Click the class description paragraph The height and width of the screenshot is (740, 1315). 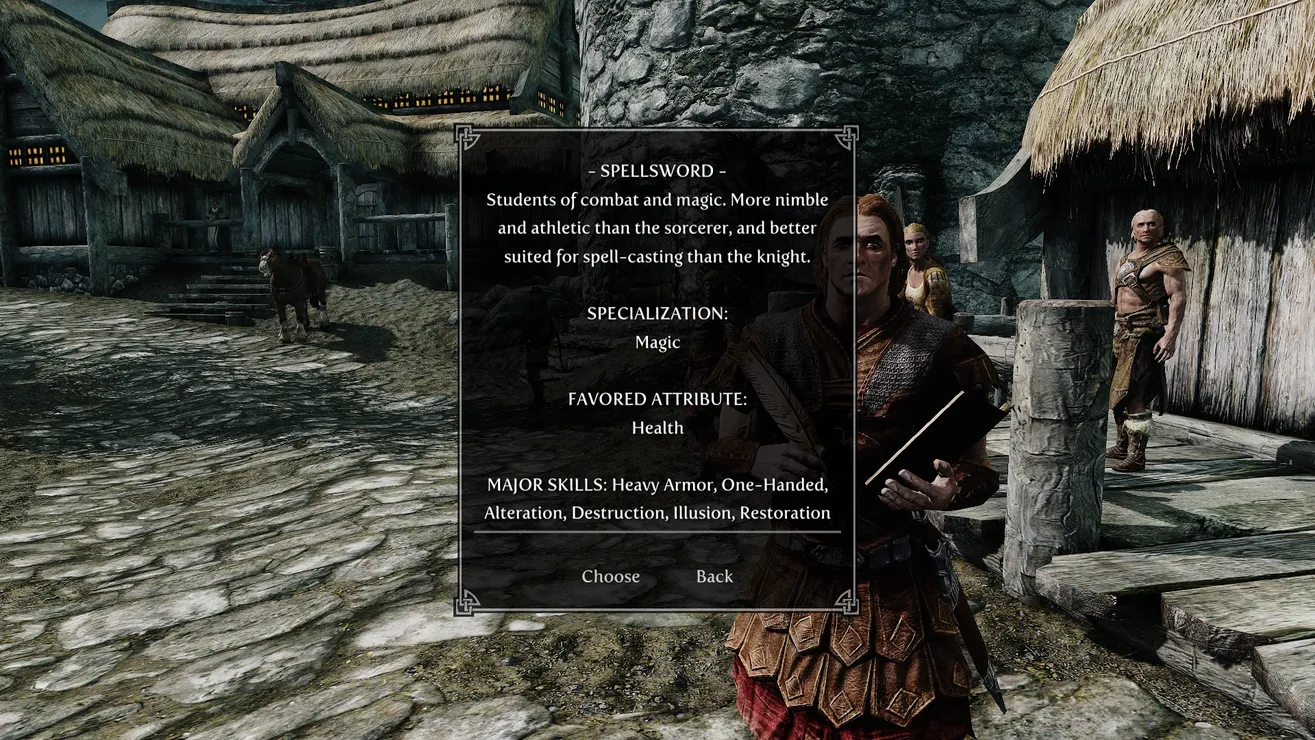(657, 227)
